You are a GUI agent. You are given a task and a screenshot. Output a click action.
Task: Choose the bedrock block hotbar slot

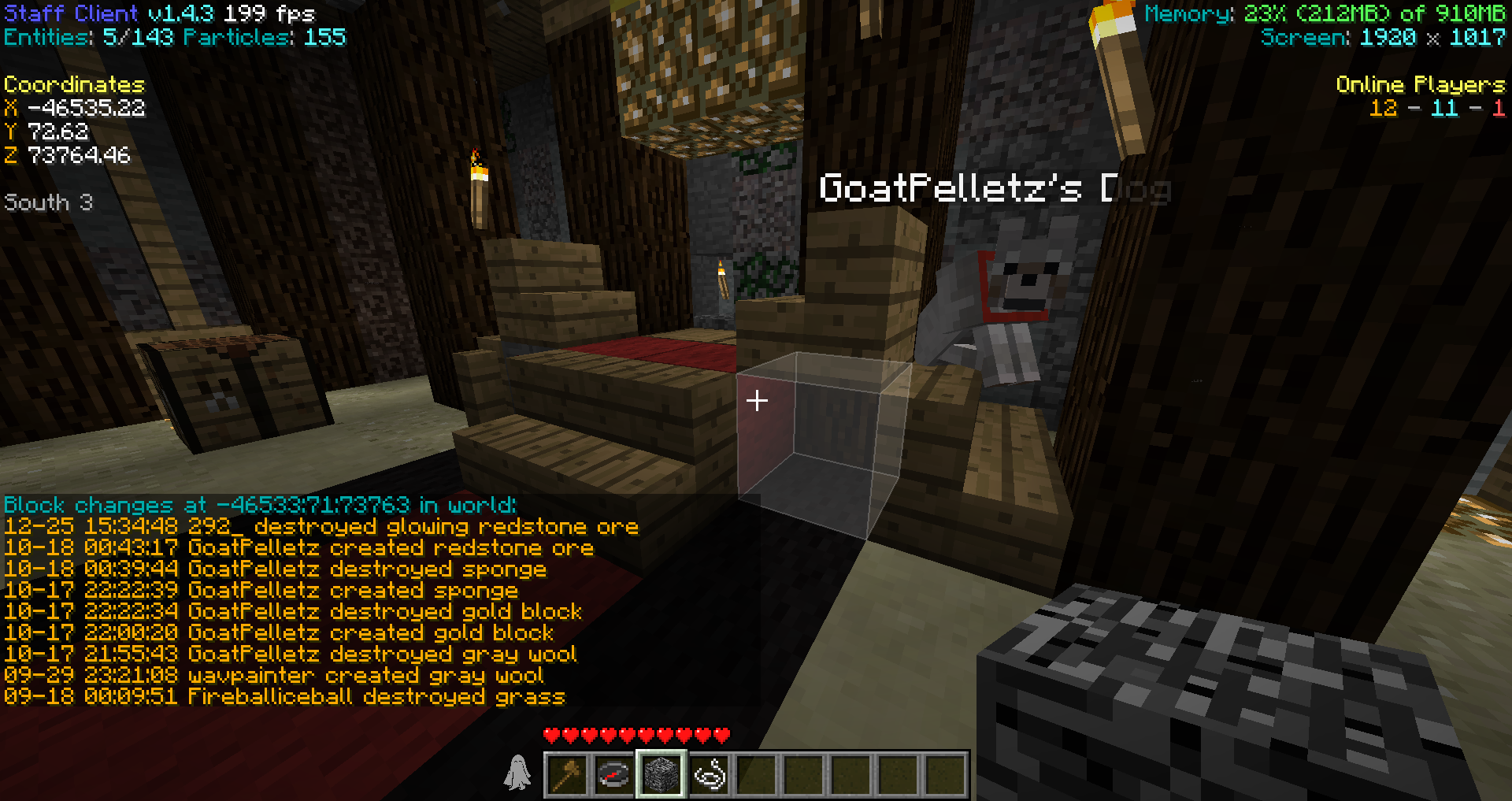[661, 774]
